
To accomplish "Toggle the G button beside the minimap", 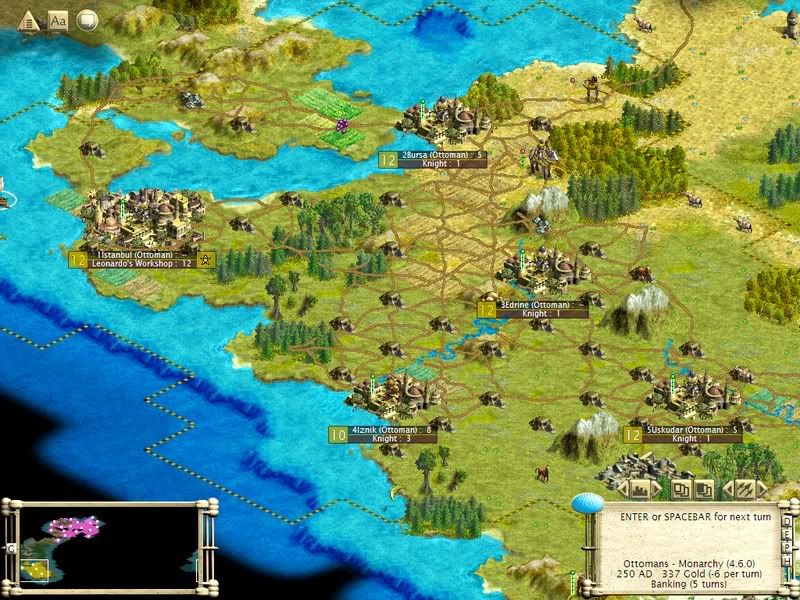I will pyautogui.click(x=10, y=549).
